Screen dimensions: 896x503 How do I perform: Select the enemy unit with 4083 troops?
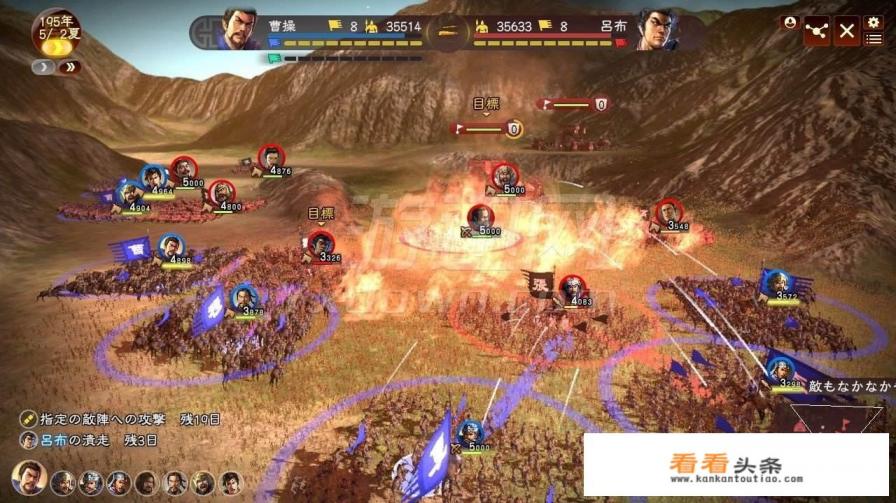click(573, 288)
